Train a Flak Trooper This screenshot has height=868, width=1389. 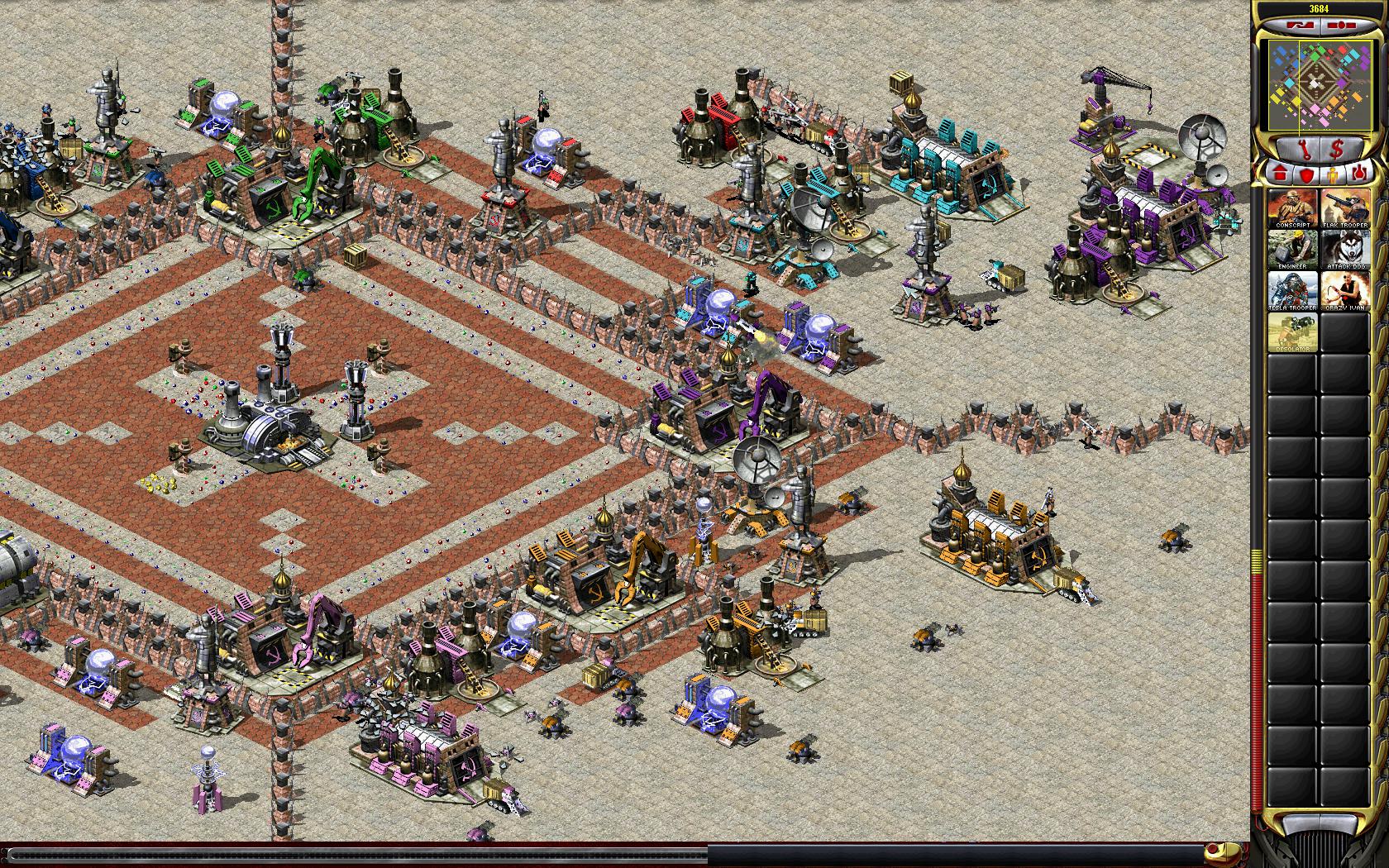1344,208
